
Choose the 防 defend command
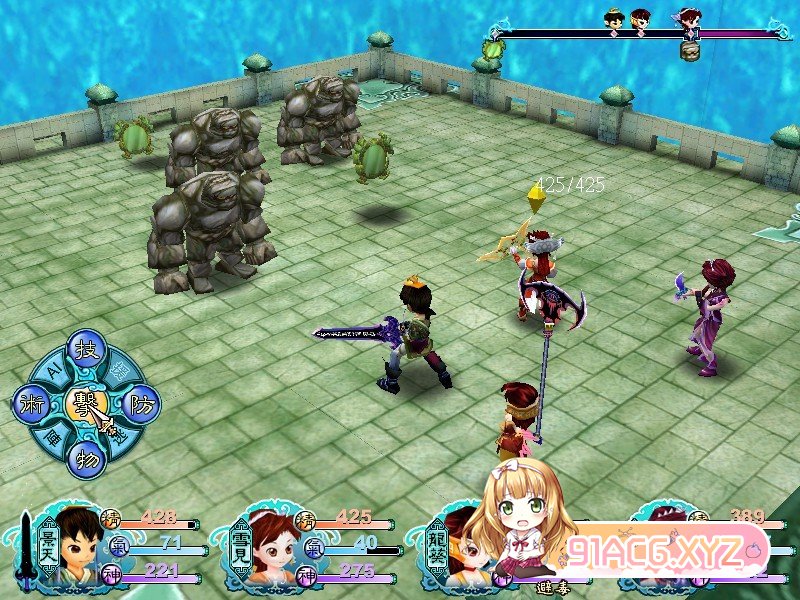tap(140, 402)
